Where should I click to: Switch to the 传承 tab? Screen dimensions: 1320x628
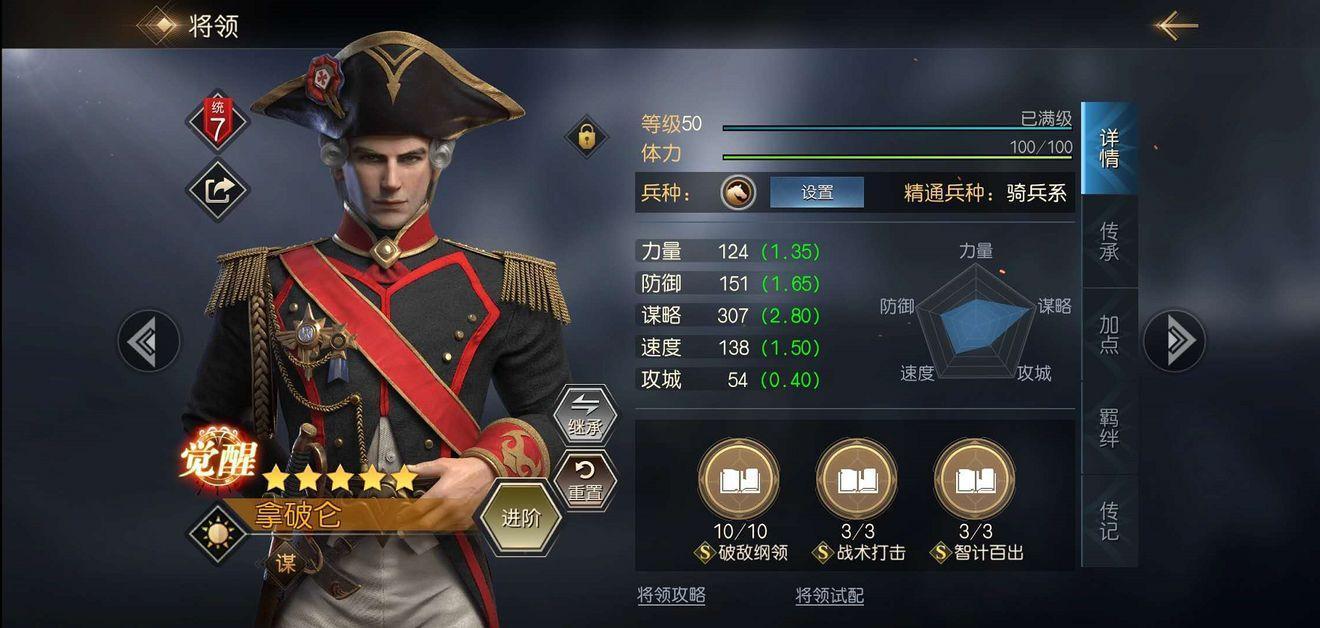pyautogui.click(x=1109, y=242)
